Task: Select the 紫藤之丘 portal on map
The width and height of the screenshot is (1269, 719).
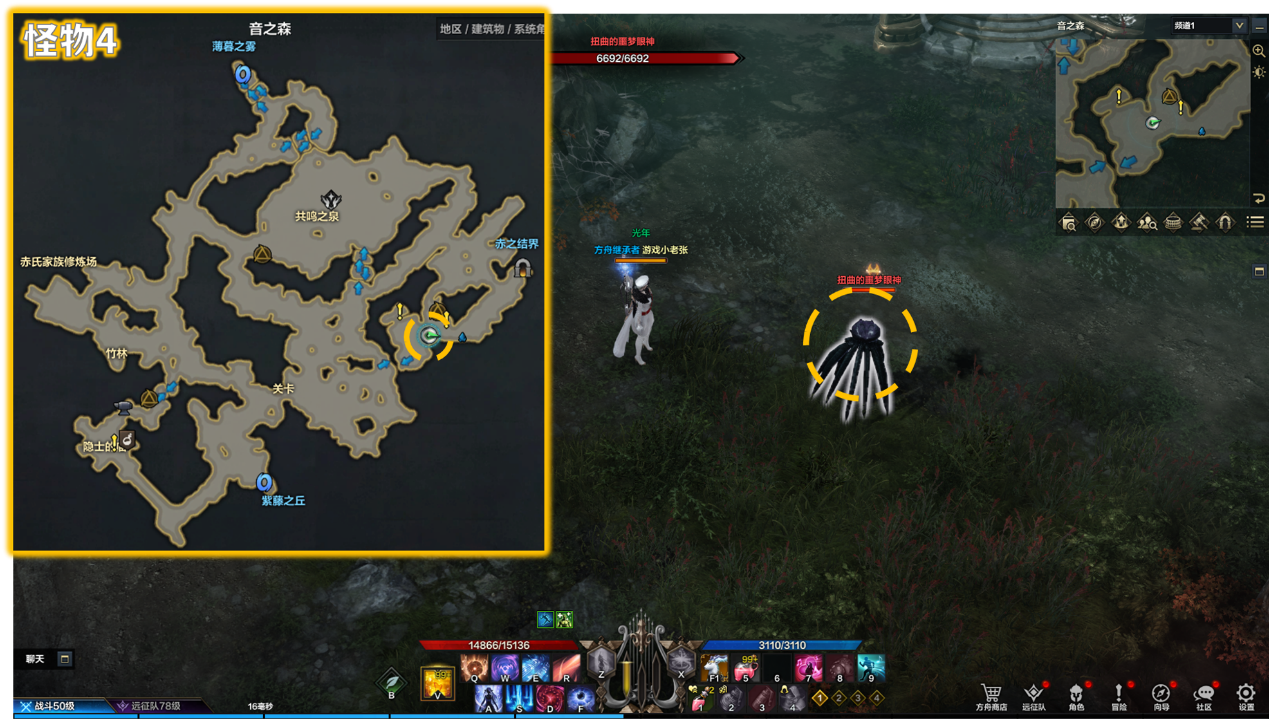Action: (x=265, y=484)
